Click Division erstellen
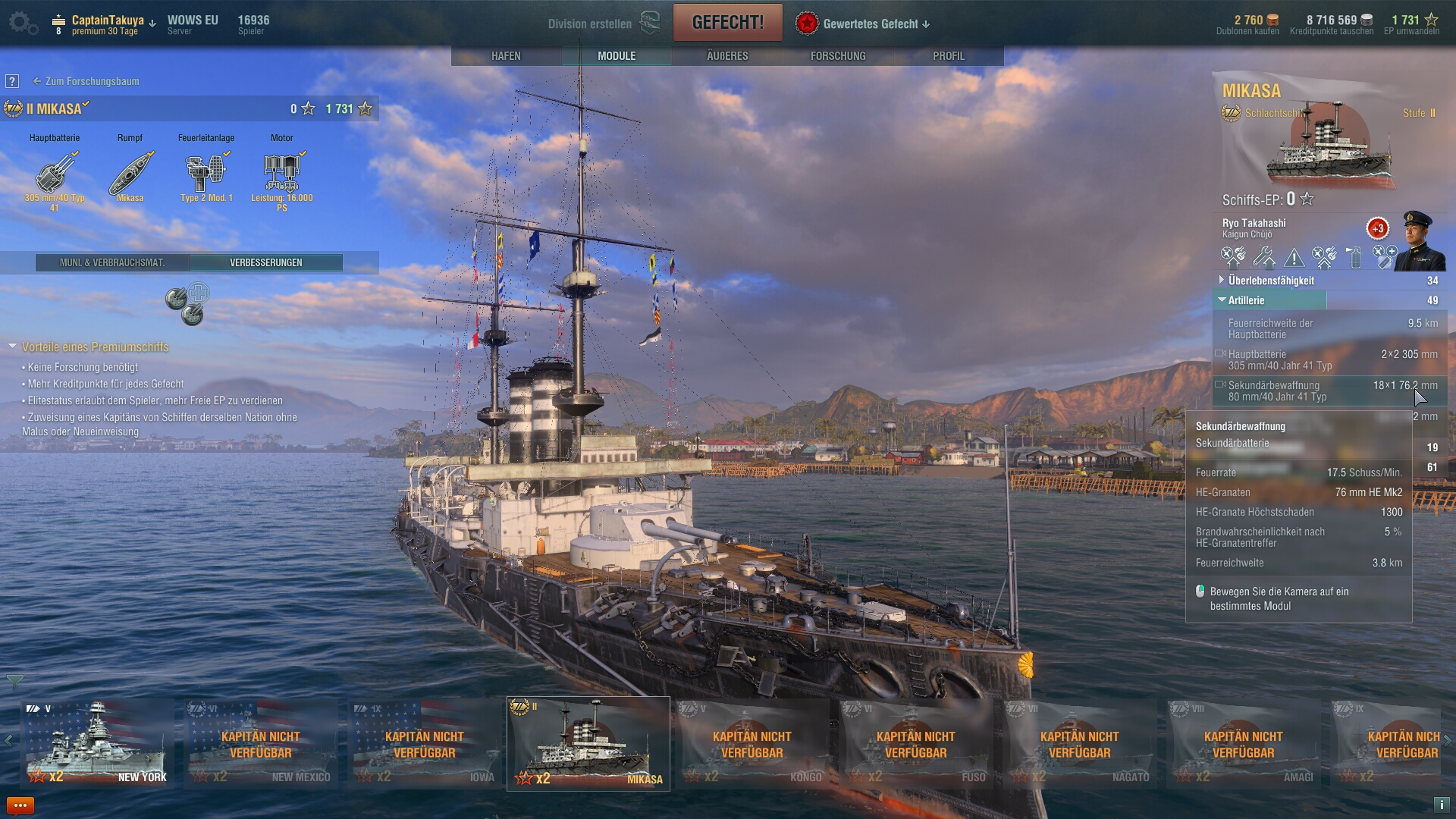This screenshot has width=1456, height=819. [x=590, y=24]
